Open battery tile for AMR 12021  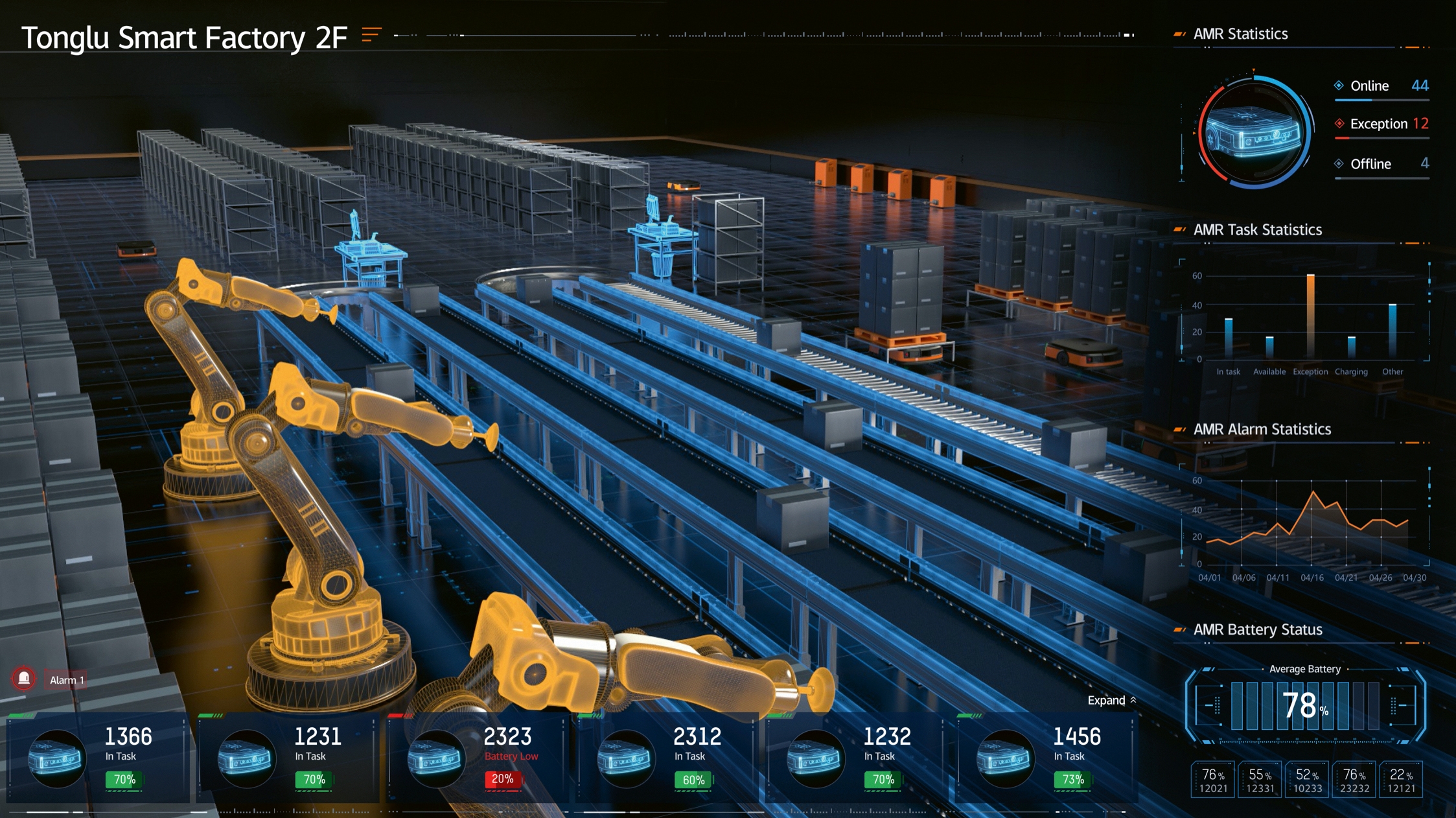tap(1213, 780)
